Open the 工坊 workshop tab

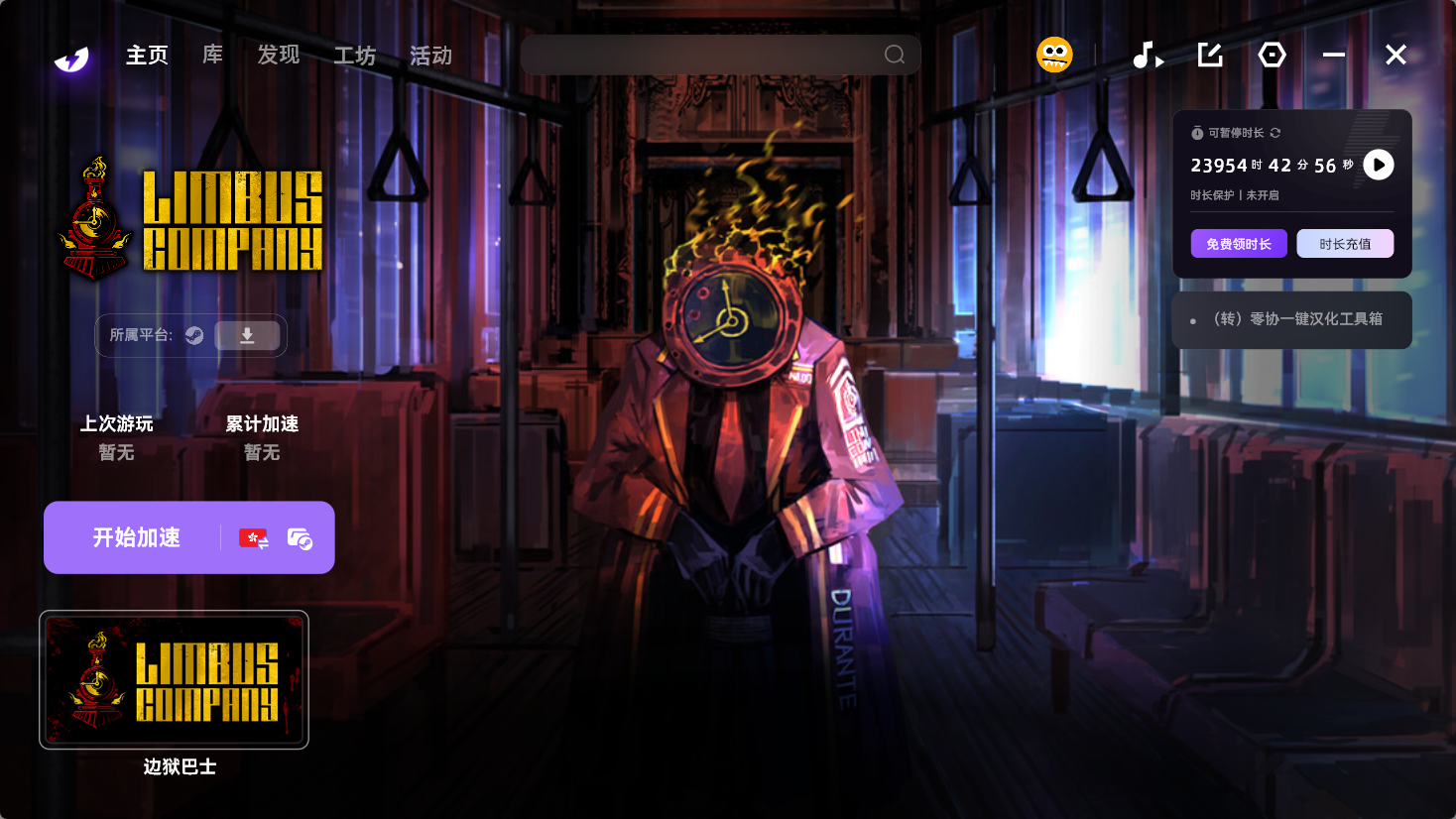point(354,56)
